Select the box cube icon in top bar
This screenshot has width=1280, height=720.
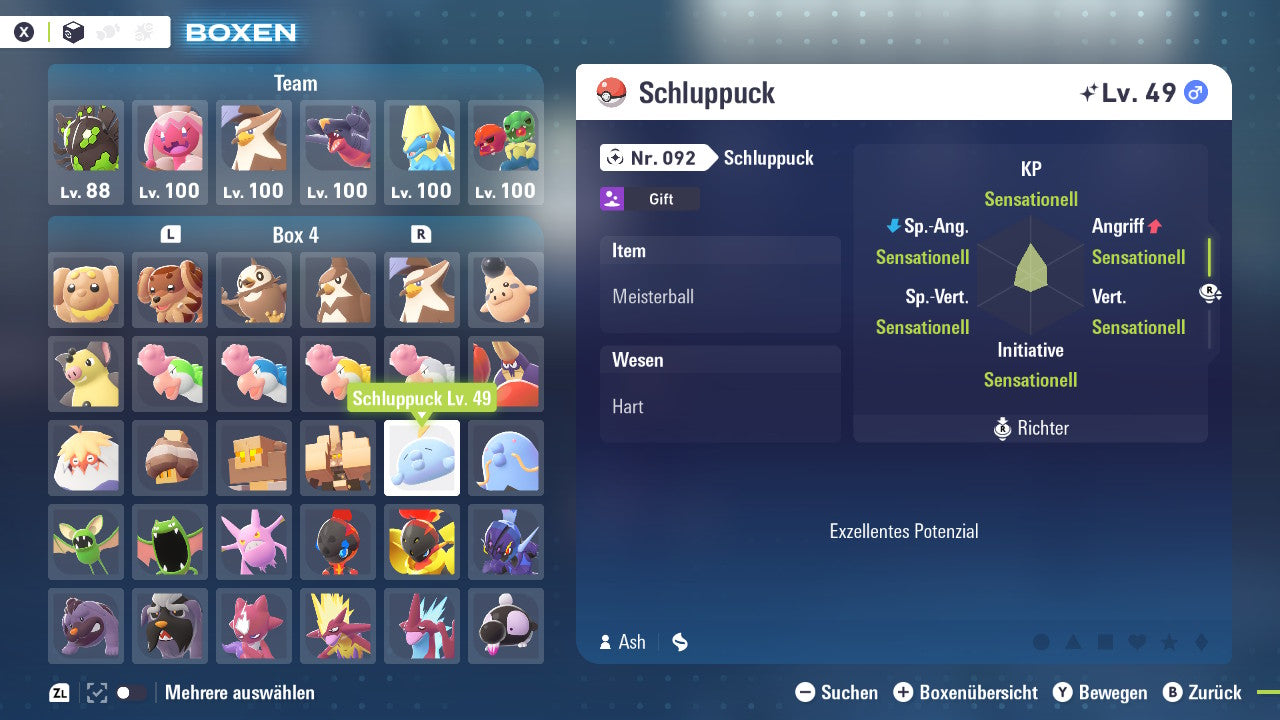click(73, 31)
